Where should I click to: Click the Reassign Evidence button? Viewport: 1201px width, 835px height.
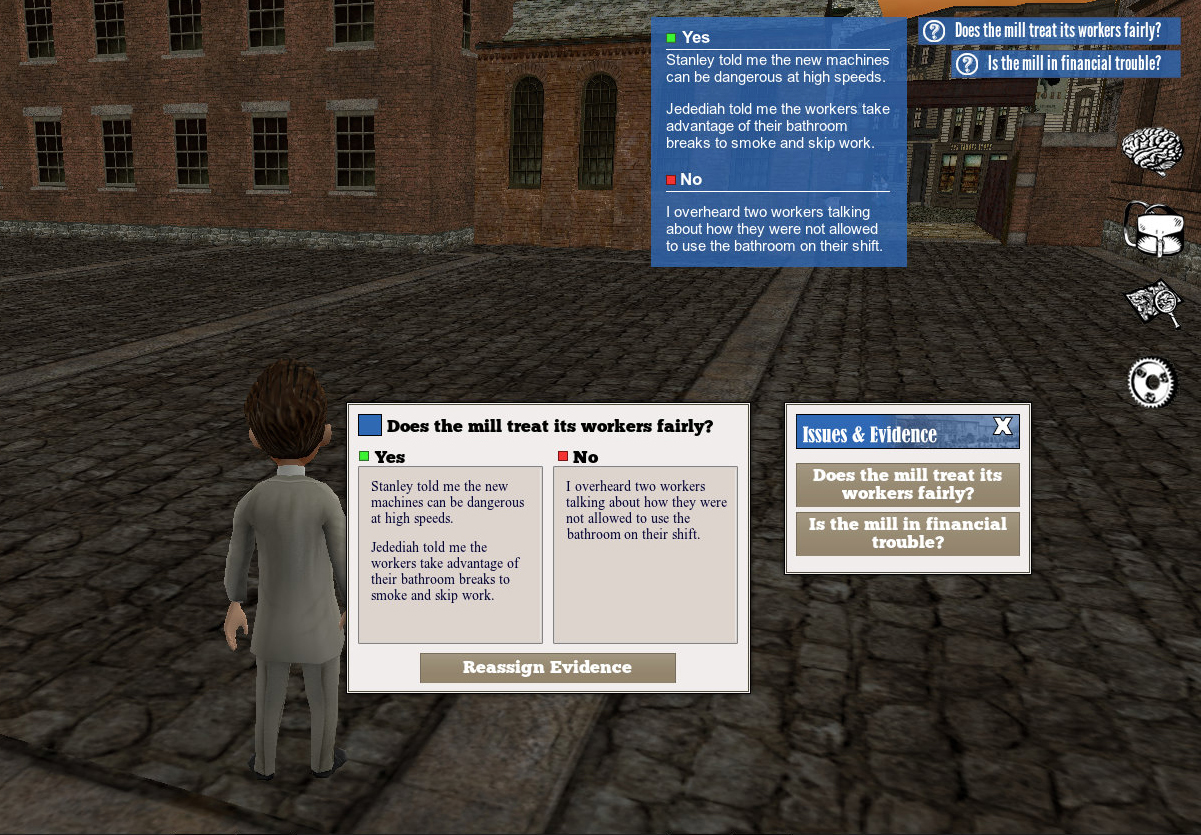(547, 668)
